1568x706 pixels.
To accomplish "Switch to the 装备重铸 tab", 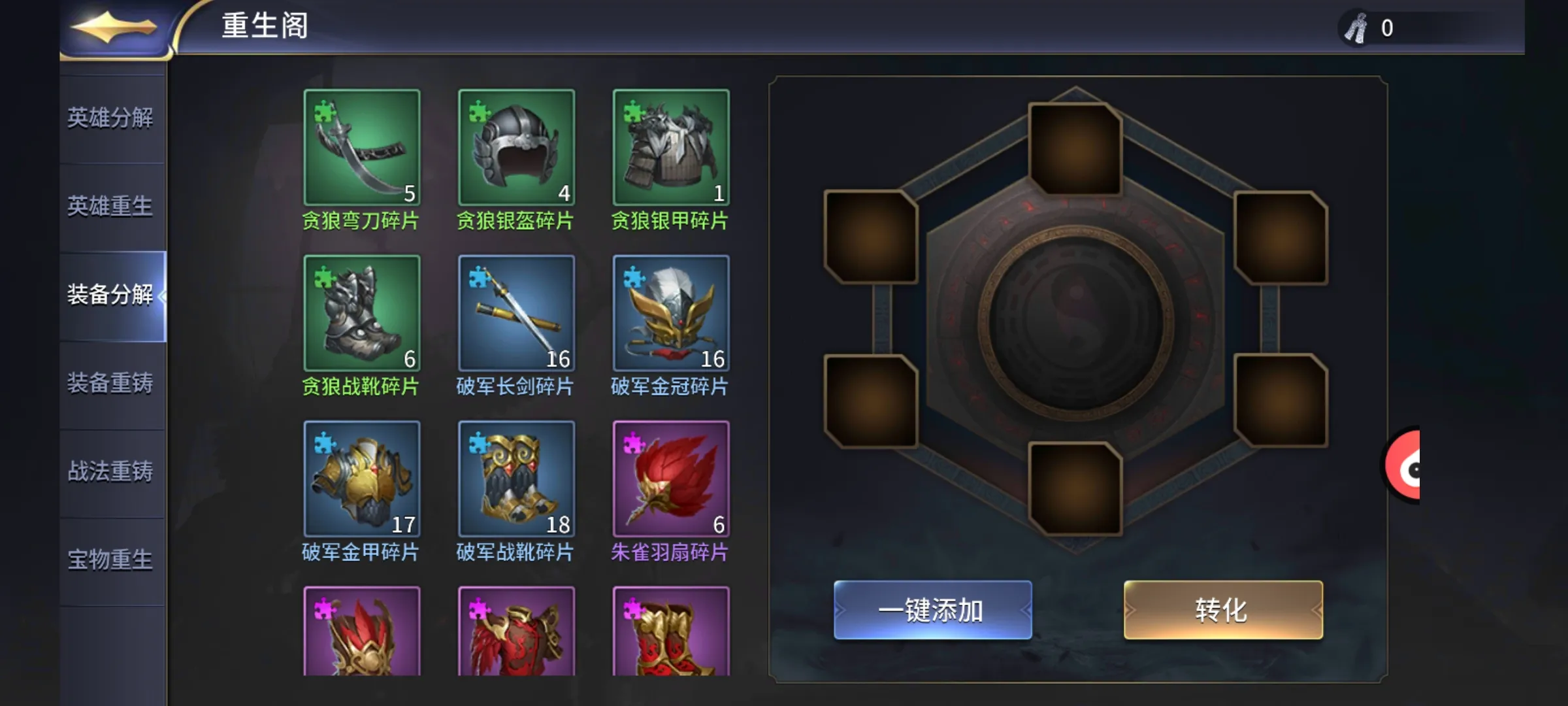I will (111, 384).
